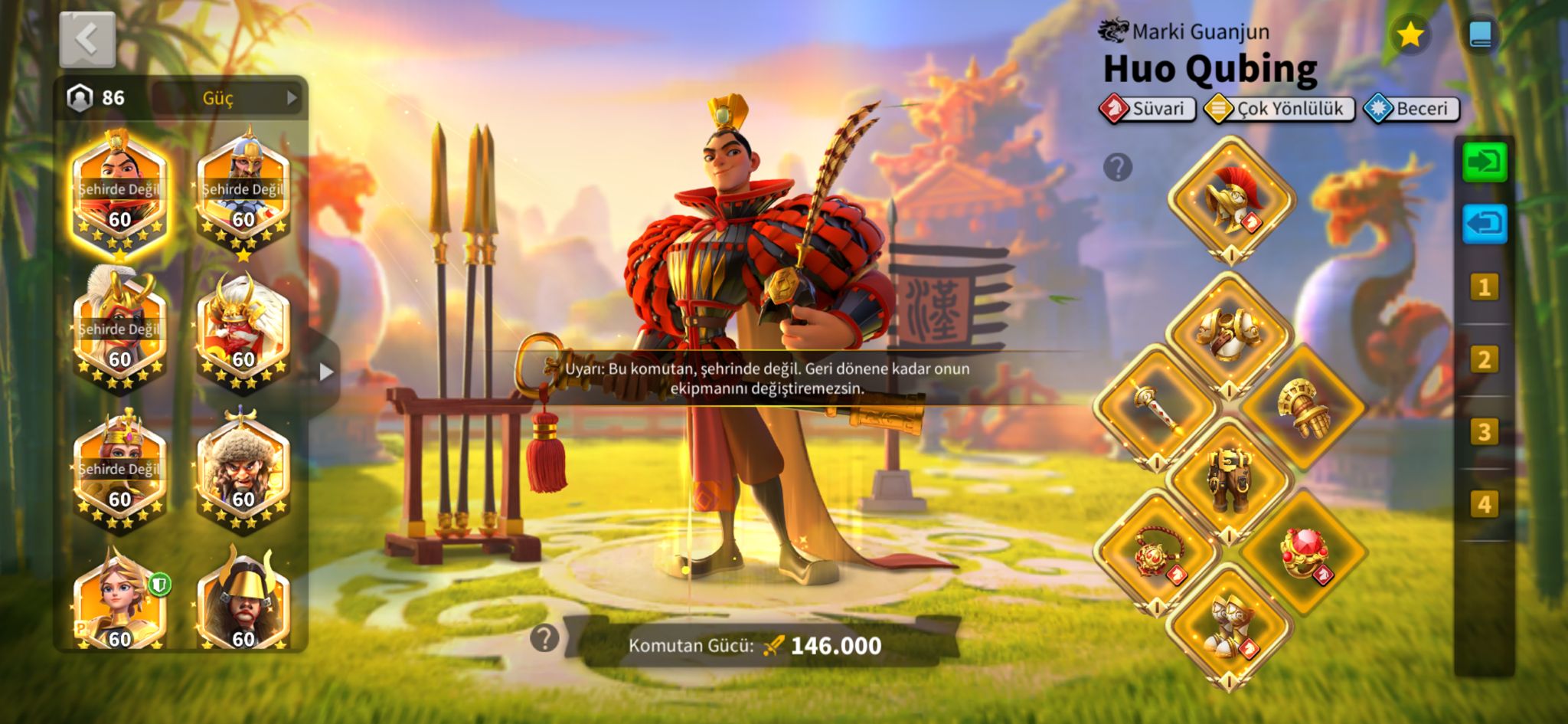Choose the golden gauntlet gloves slot

[1304, 406]
